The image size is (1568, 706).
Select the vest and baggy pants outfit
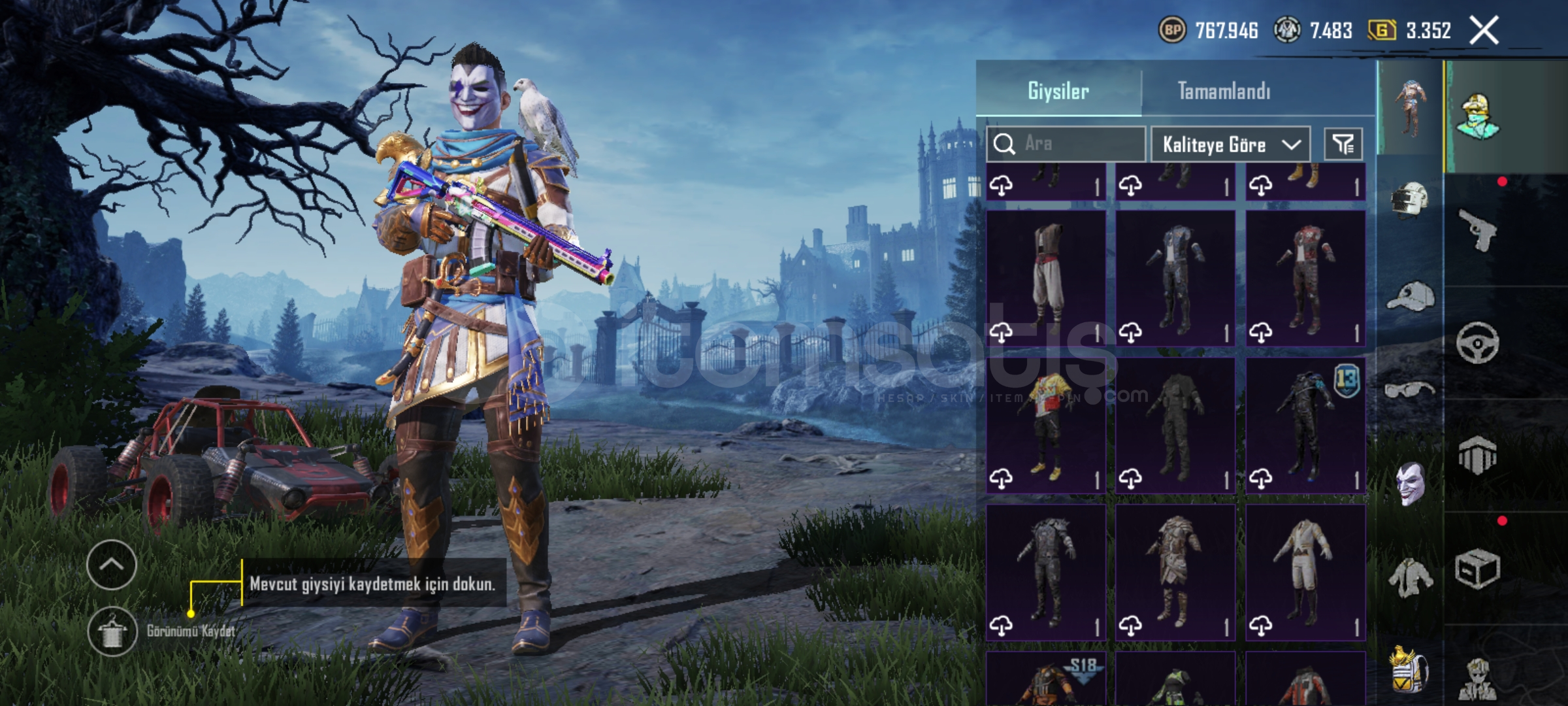pyautogui.click(x=1046, y=278)
